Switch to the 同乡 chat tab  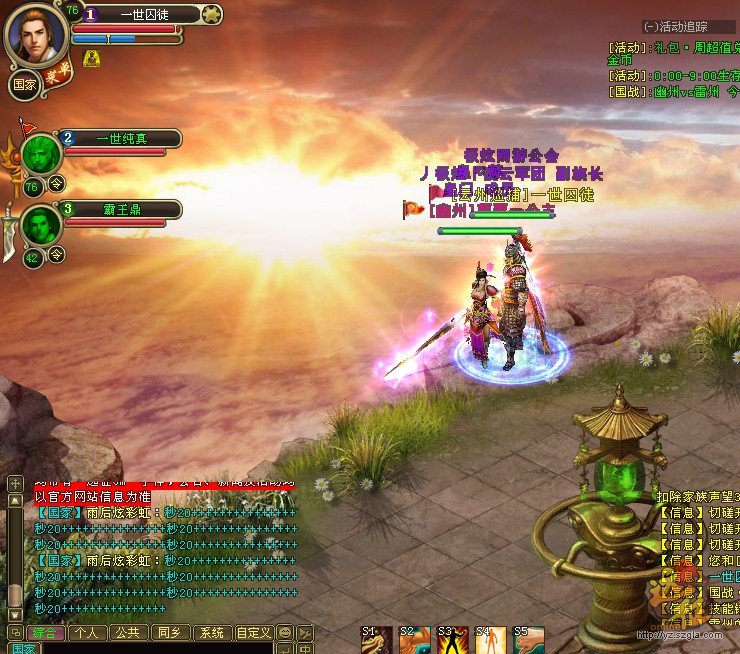pyautogui.click(x=167, y=632)
